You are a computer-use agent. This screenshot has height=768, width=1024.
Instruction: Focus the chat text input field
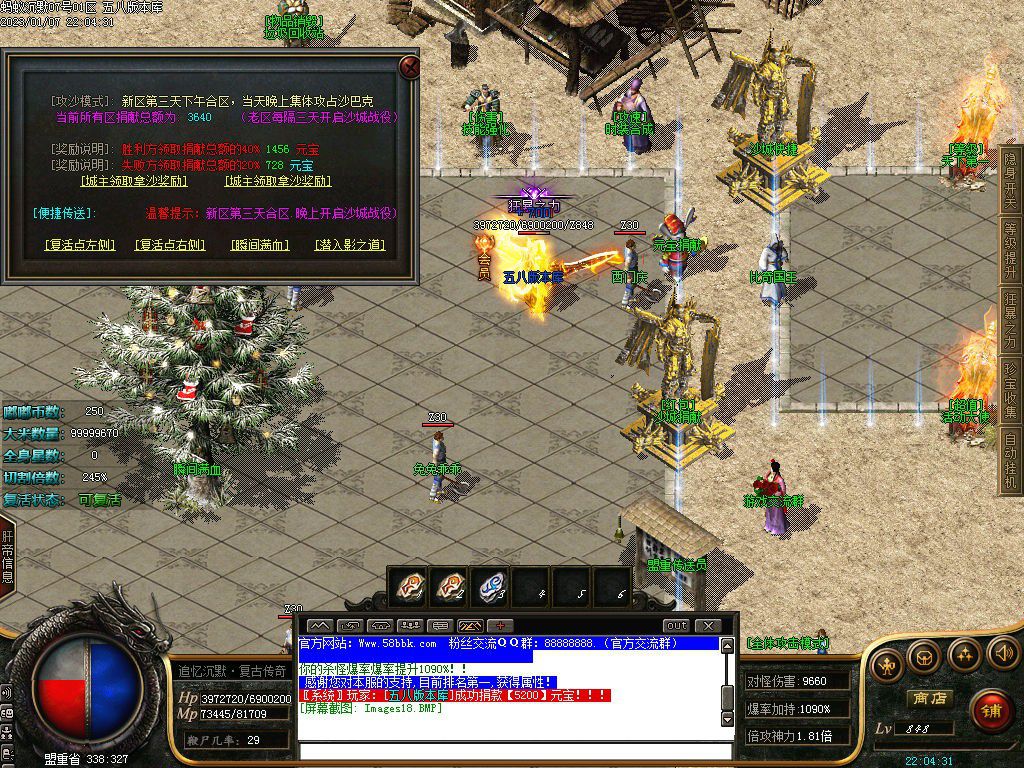[515, 751]
